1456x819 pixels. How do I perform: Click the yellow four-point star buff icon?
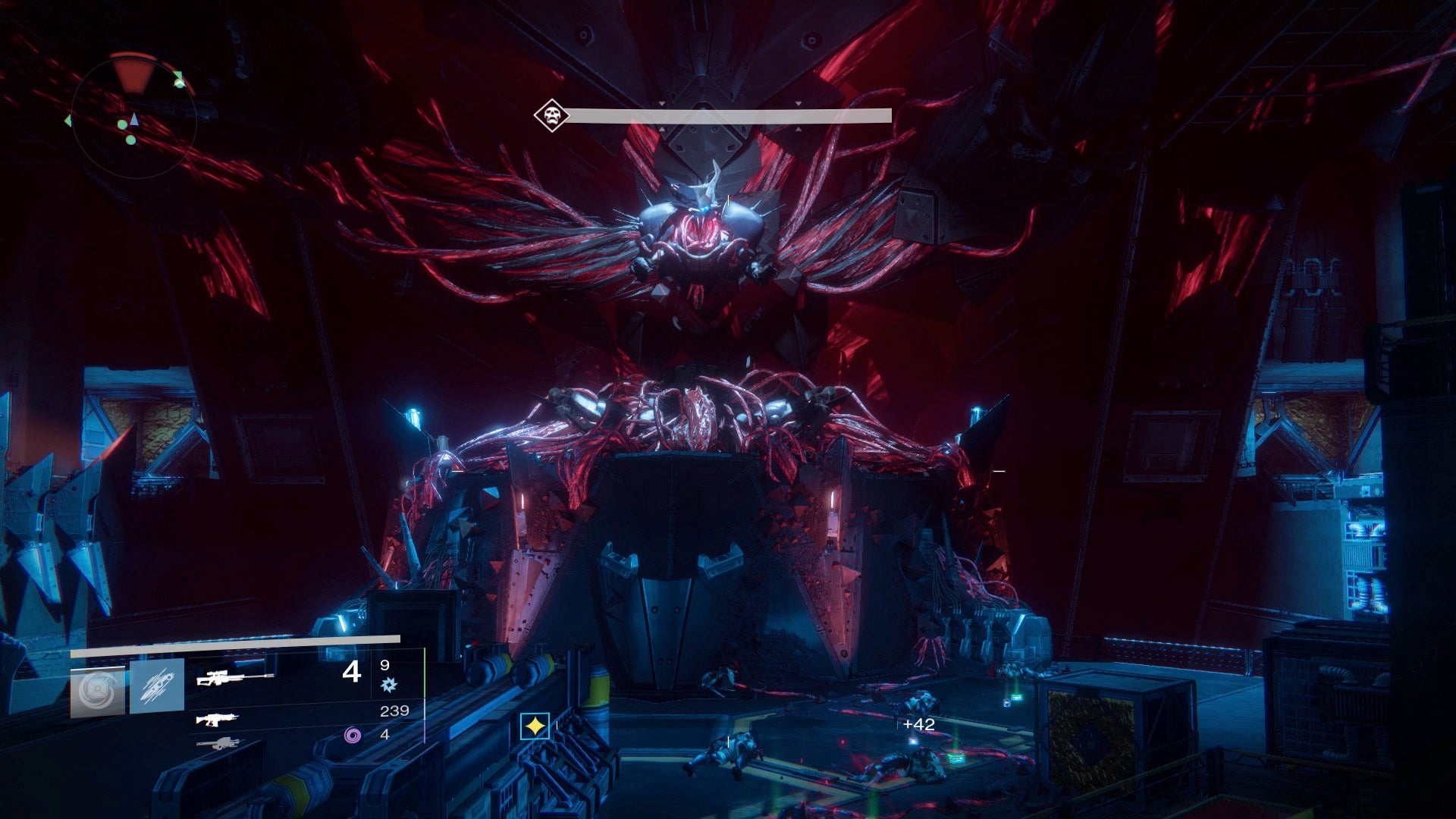coord(535,726)
